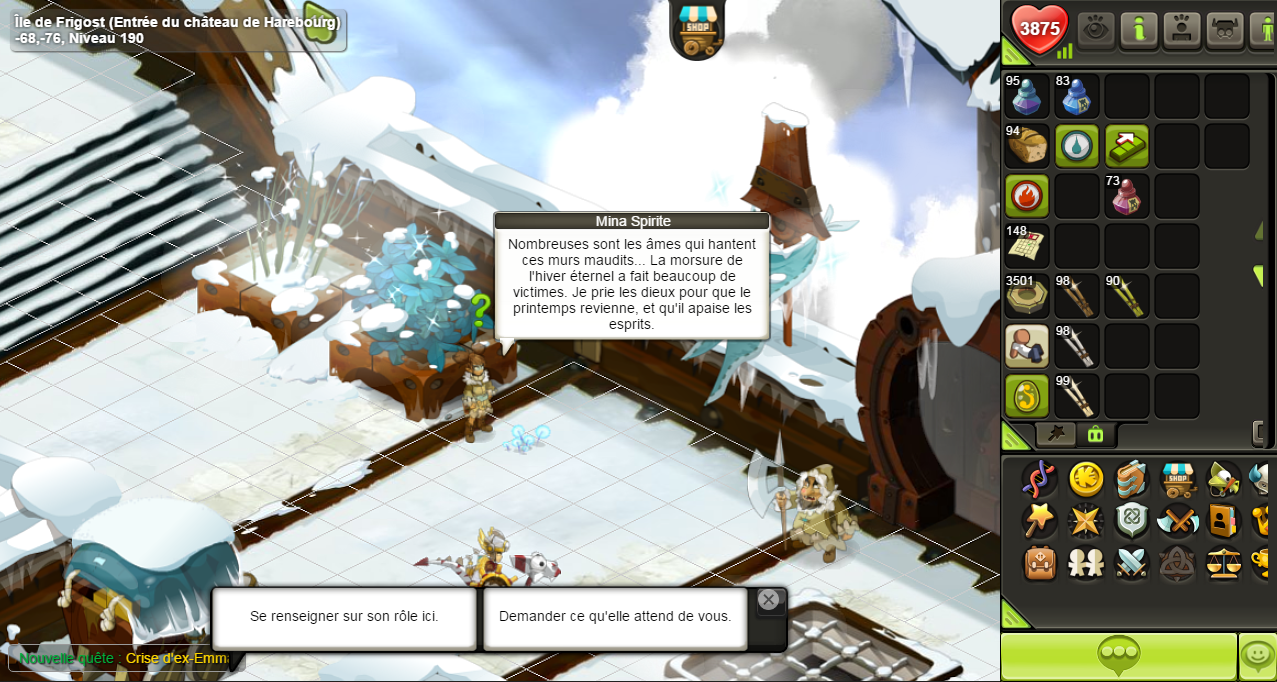Viewport: 1277px width, 682px height.
Task: Select the map scroll item with 148
Action: click(x=1027, y=246)
